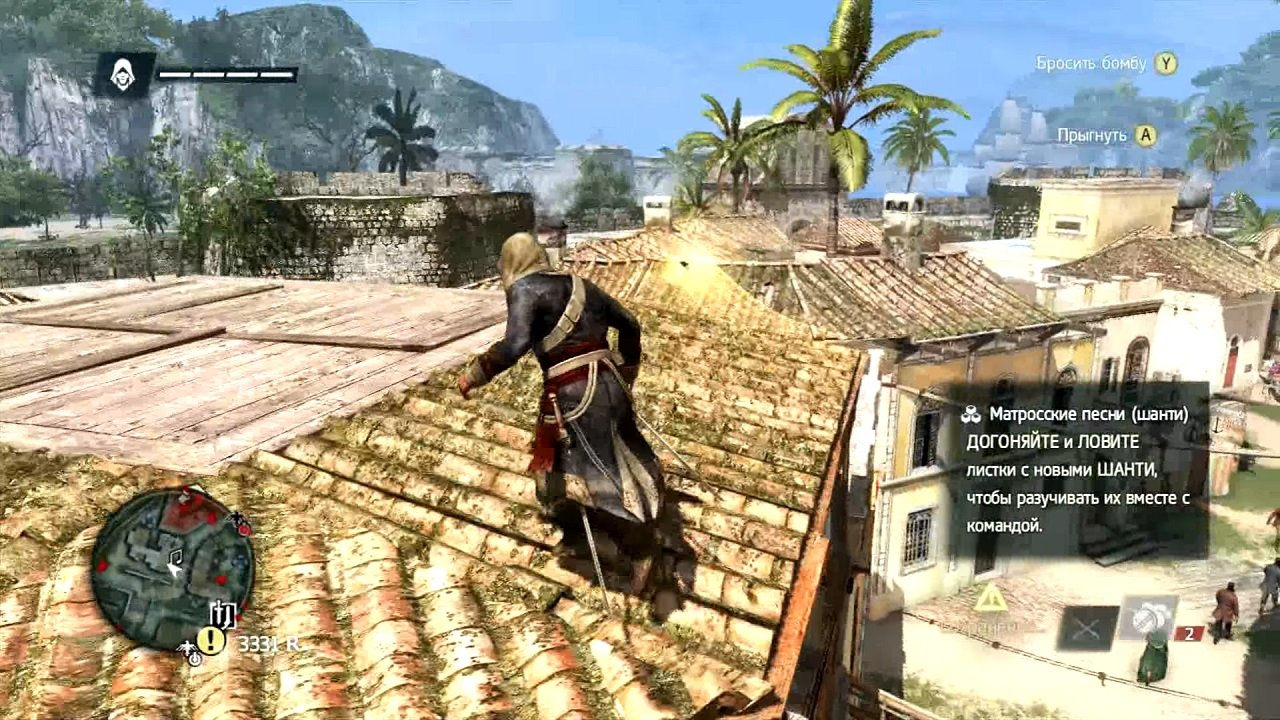Click the smoke bomb icon showing count 2
The height and width of the screenshot is (720, 1280).
pyautogui.click(x=1151, y=618)
